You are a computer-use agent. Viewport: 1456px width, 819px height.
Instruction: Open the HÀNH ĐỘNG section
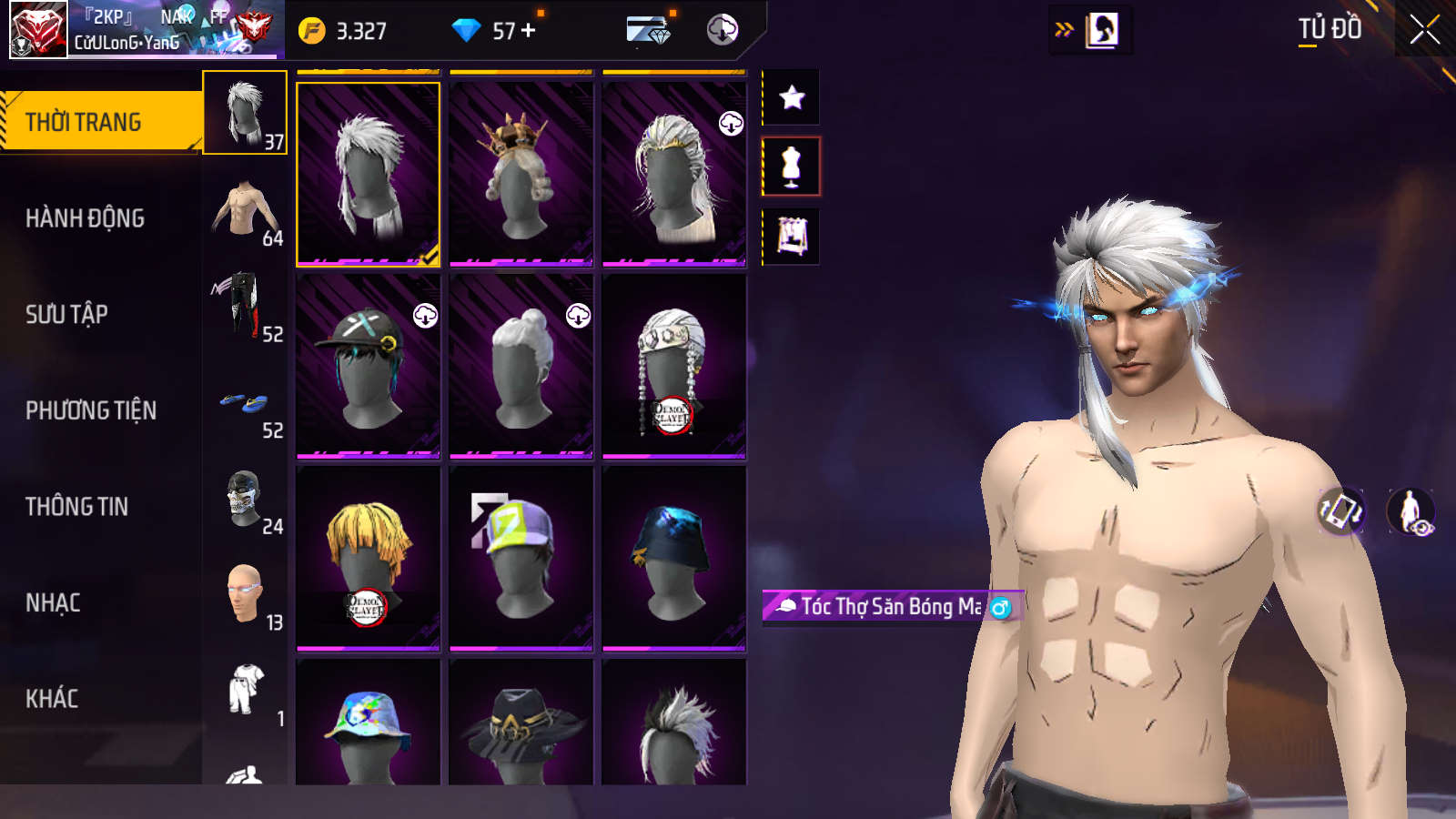[86, 218]
